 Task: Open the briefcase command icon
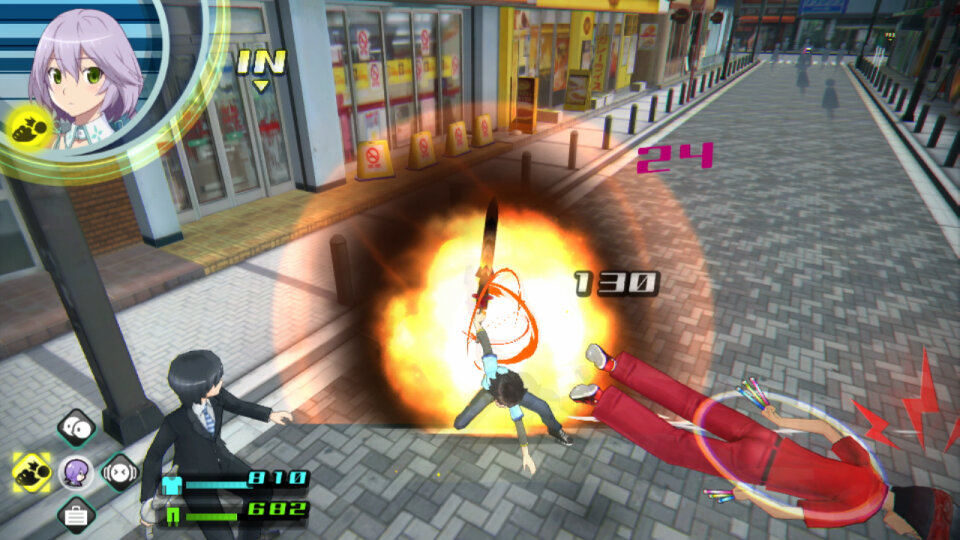pos(76,514)
